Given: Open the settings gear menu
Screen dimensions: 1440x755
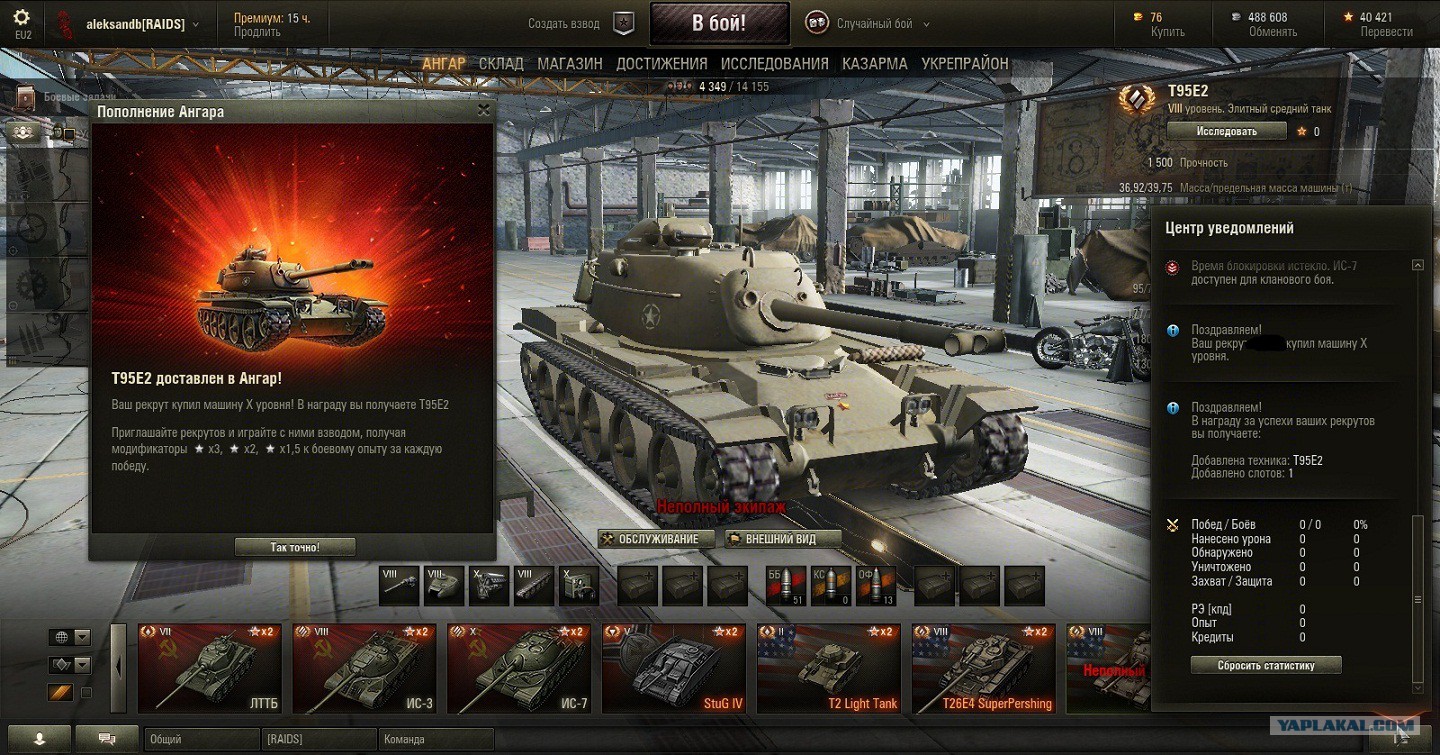Looking at the screenshot, I should point(22,18).
